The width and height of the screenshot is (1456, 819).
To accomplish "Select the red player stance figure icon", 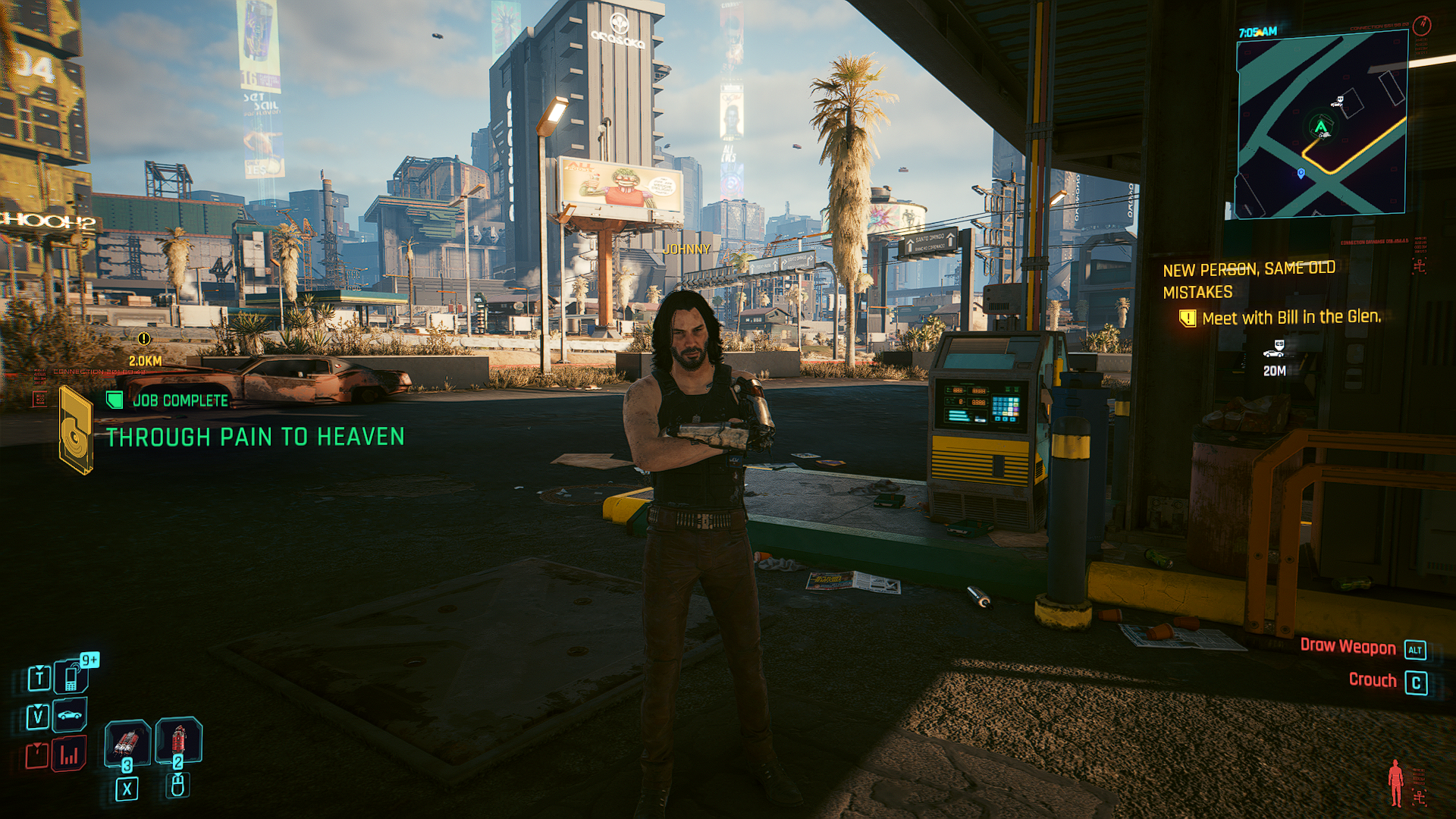I will point(1395,783).
